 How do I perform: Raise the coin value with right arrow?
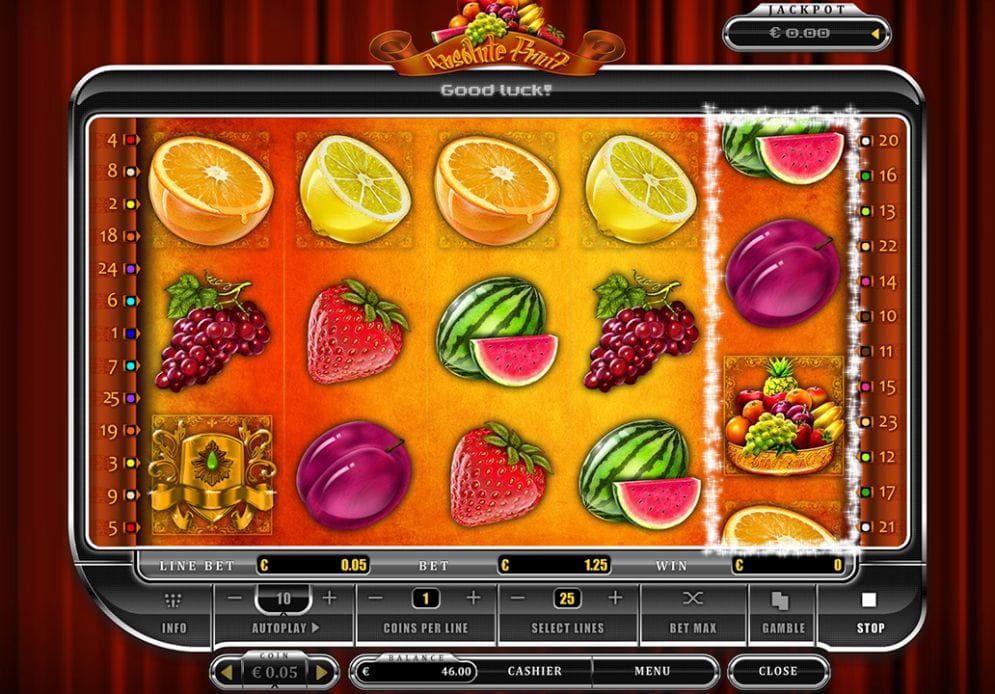coord(322,672)
